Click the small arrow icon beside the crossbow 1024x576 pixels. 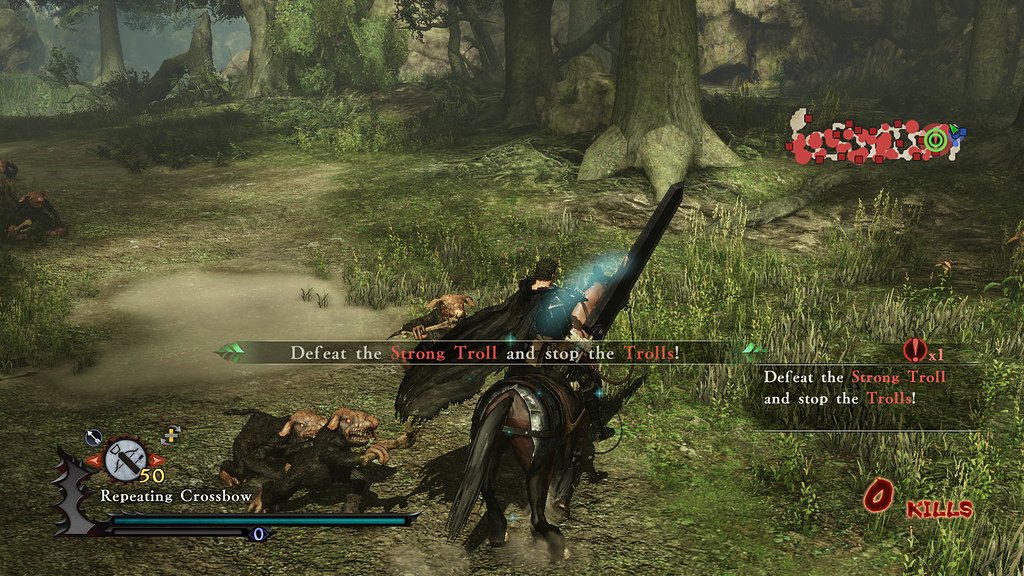[94, 436]
